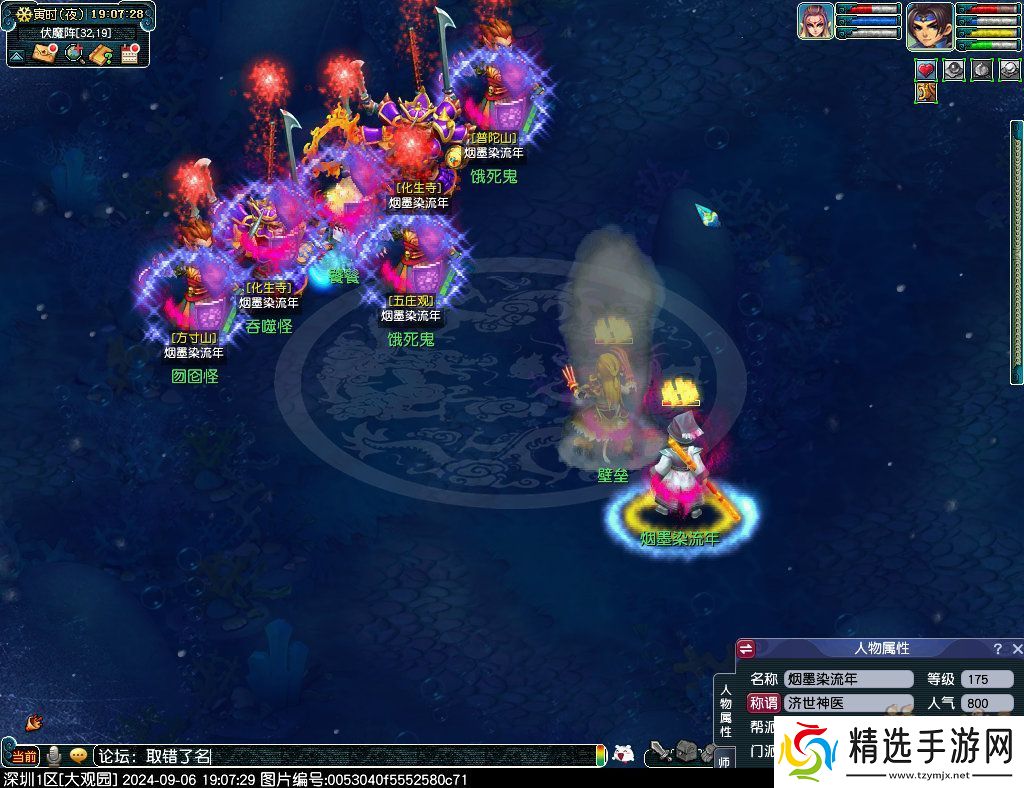
Task: Click the golden beast status icon
Action: (x=926, y=93)
